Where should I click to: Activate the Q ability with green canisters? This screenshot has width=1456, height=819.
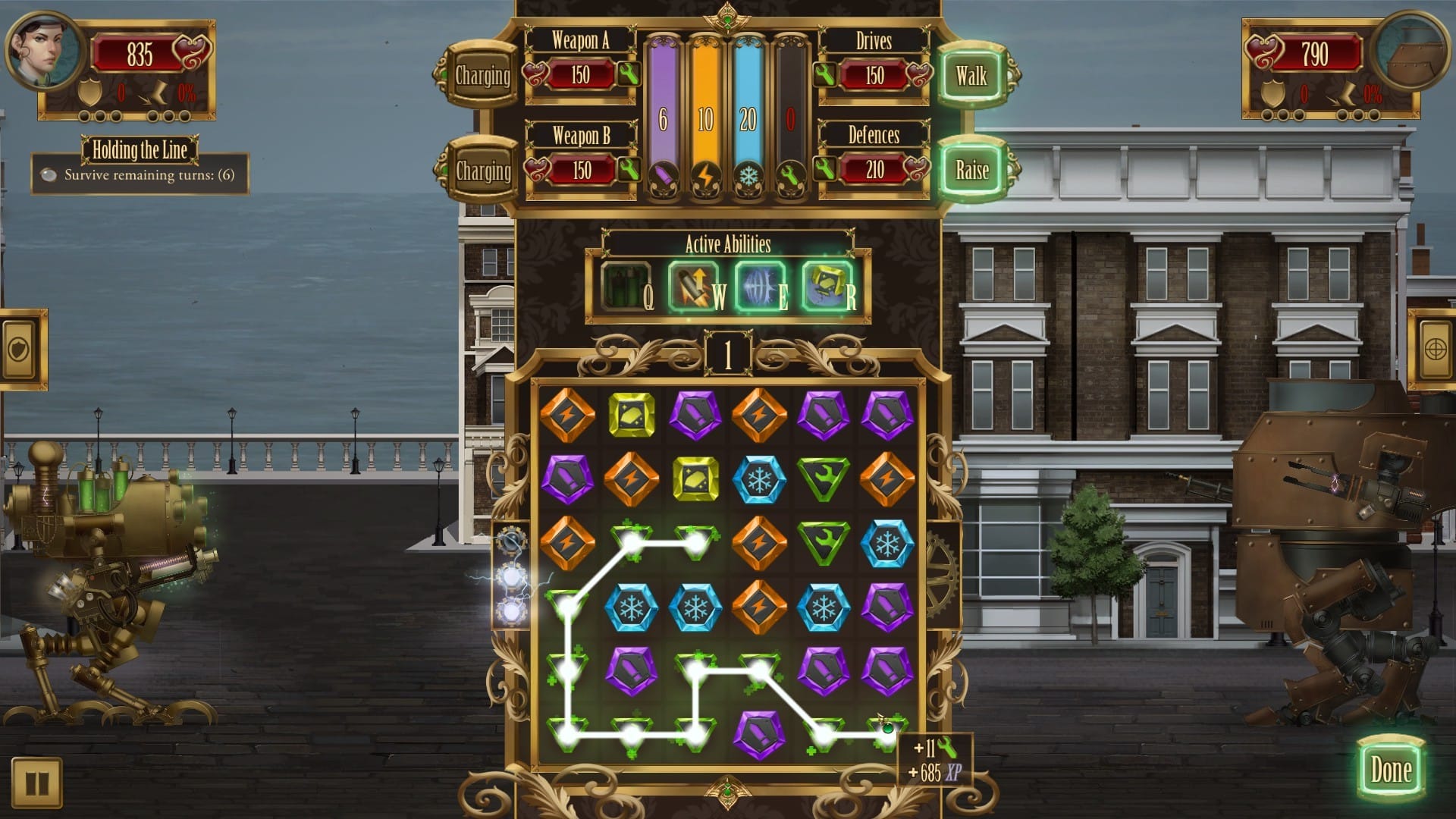tap(626, 287)
